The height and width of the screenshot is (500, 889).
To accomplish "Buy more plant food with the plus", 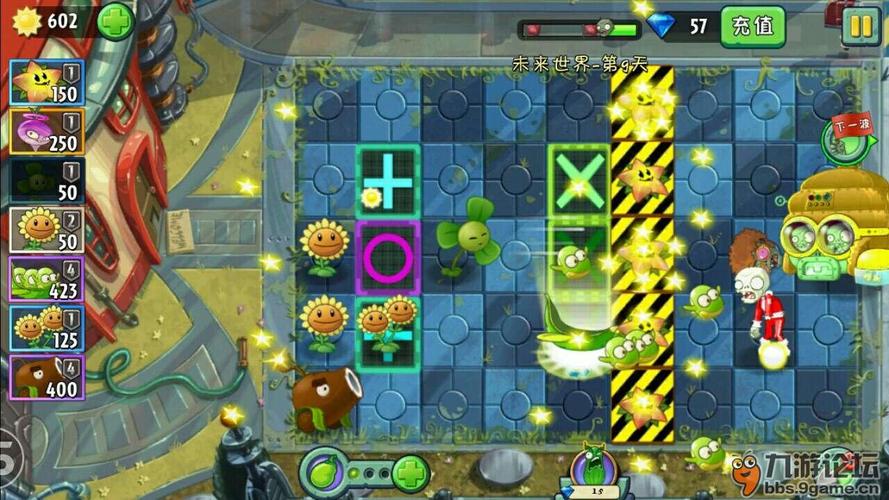I will pyautogui.click(x=410, y=470).
